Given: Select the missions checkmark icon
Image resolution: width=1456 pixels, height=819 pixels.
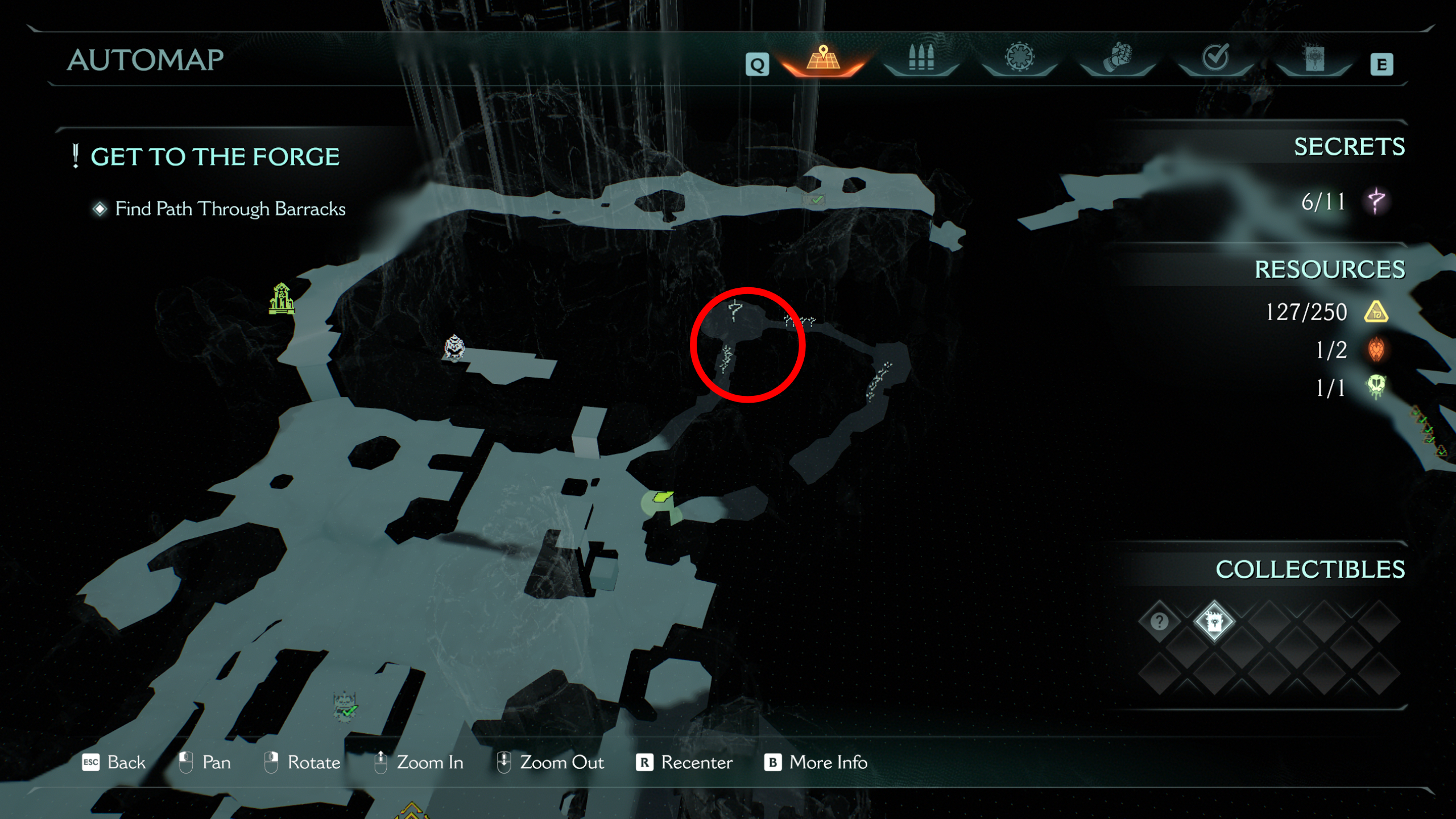Looking at the screenshot, I should pos(1216,57).
